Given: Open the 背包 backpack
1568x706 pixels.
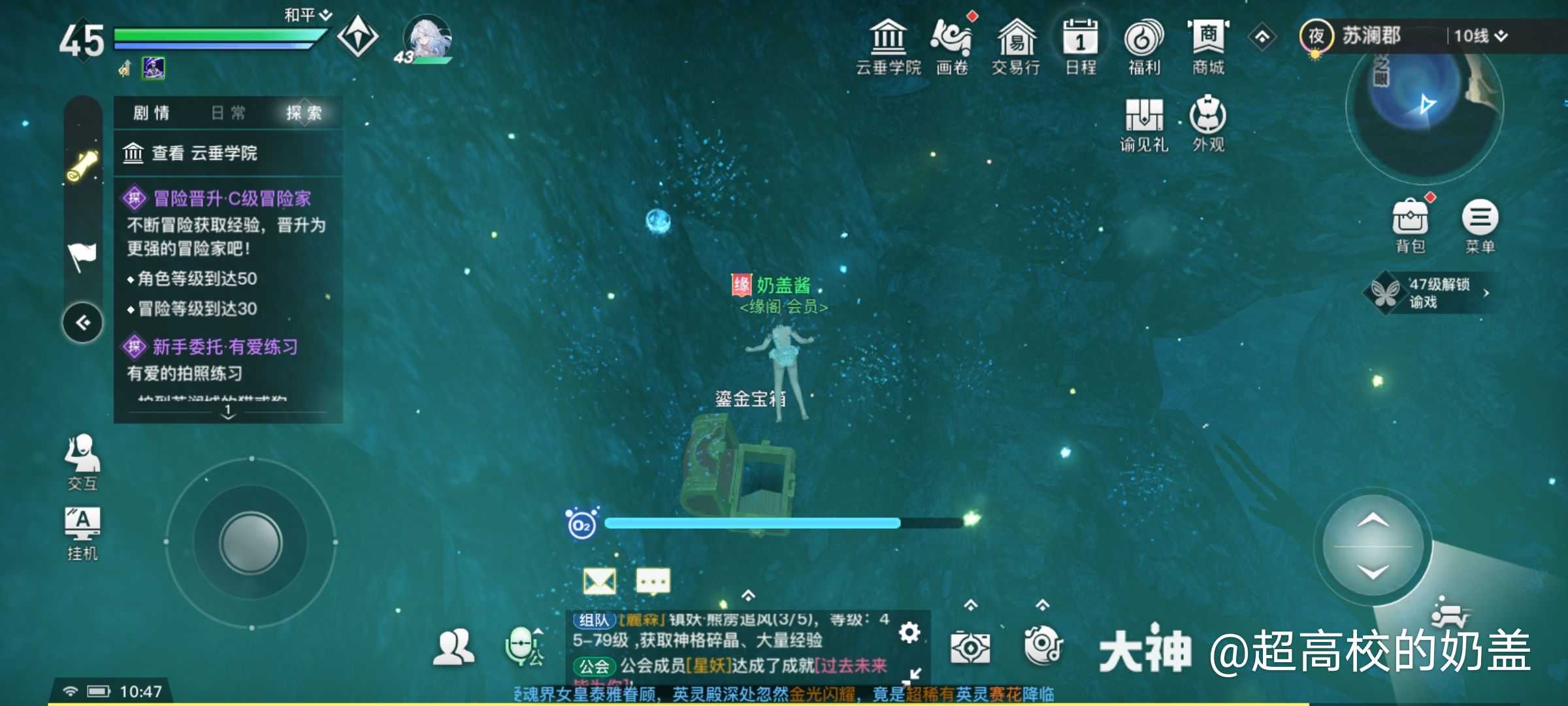Looking at the screenshot, I should click(x=1410, y=226).
